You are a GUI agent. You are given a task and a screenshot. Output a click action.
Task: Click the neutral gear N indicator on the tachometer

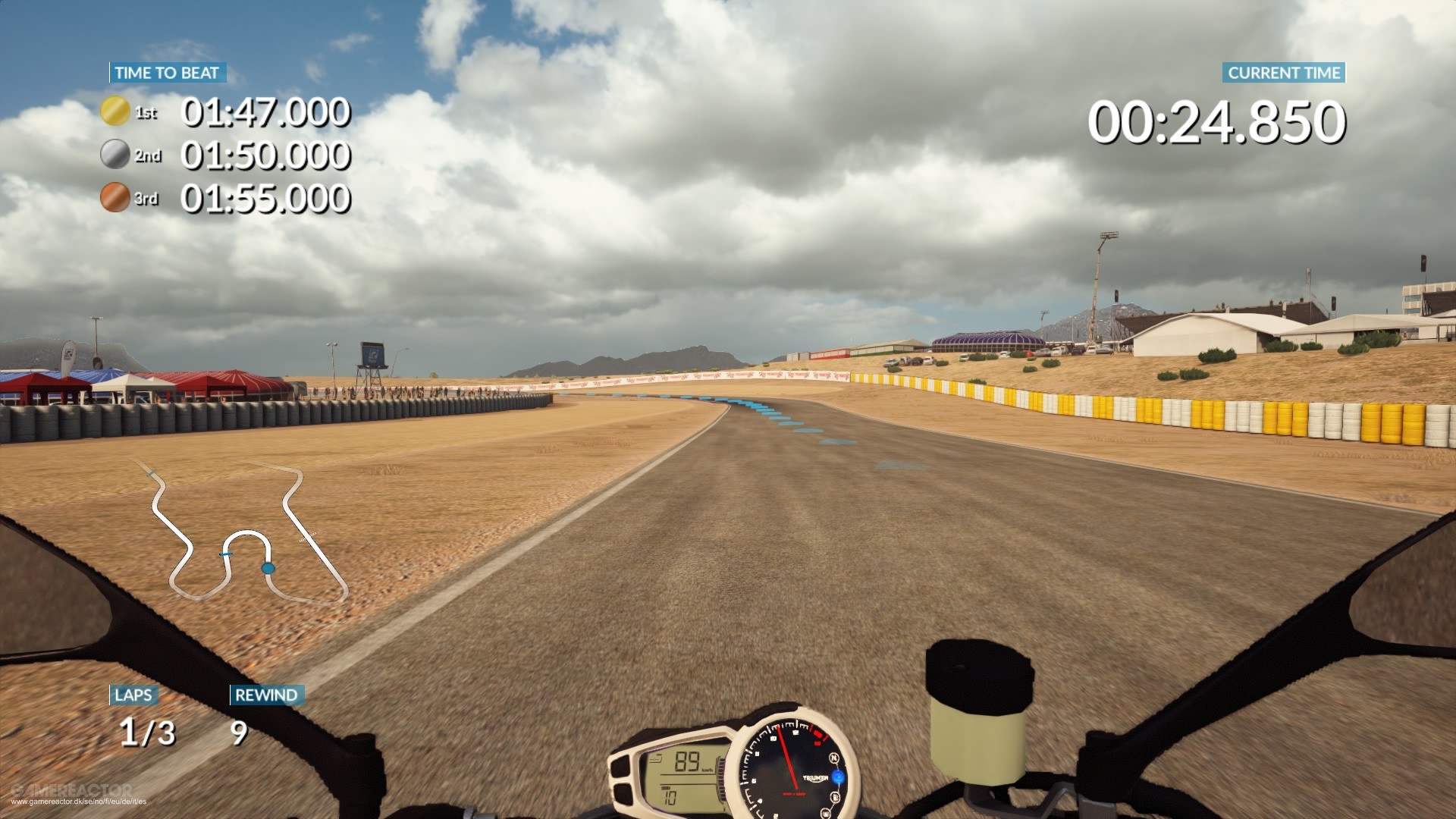coord(835,758)
